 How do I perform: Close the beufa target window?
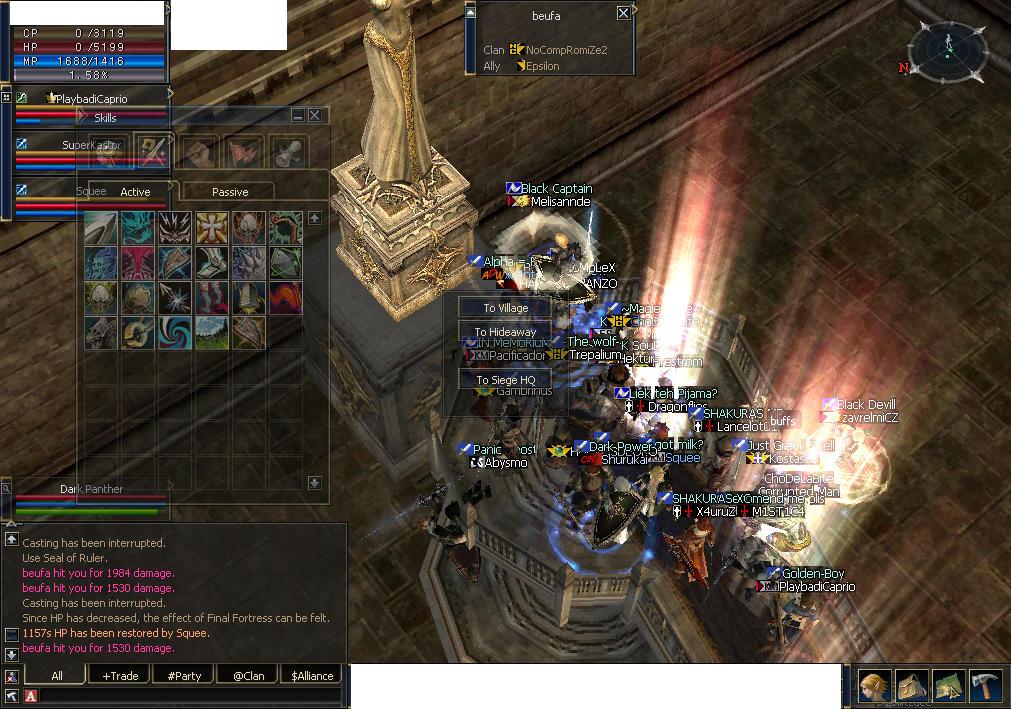[x=624, y=13]
